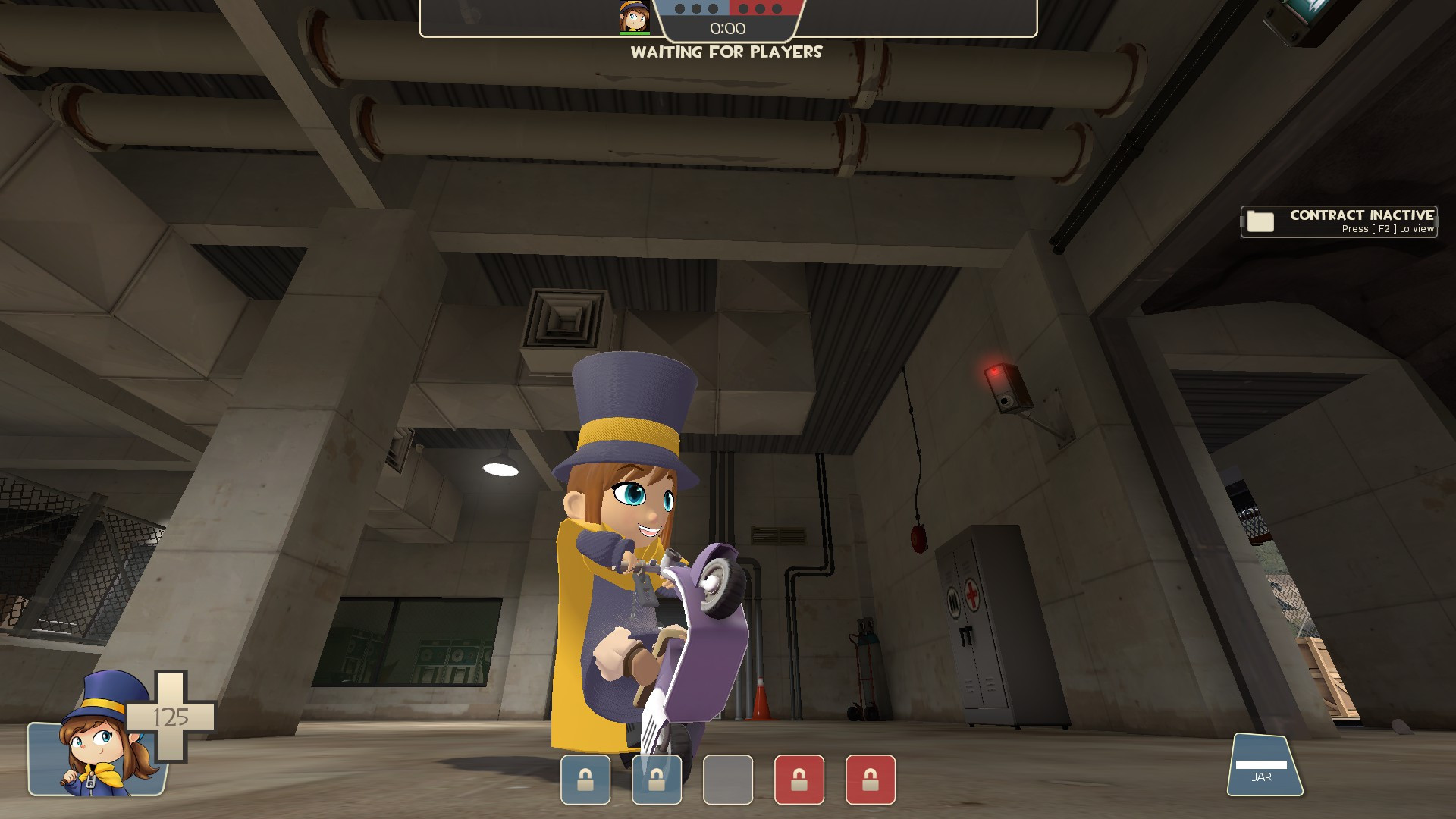Click the first red locked weapon slot

click(797, 780)
